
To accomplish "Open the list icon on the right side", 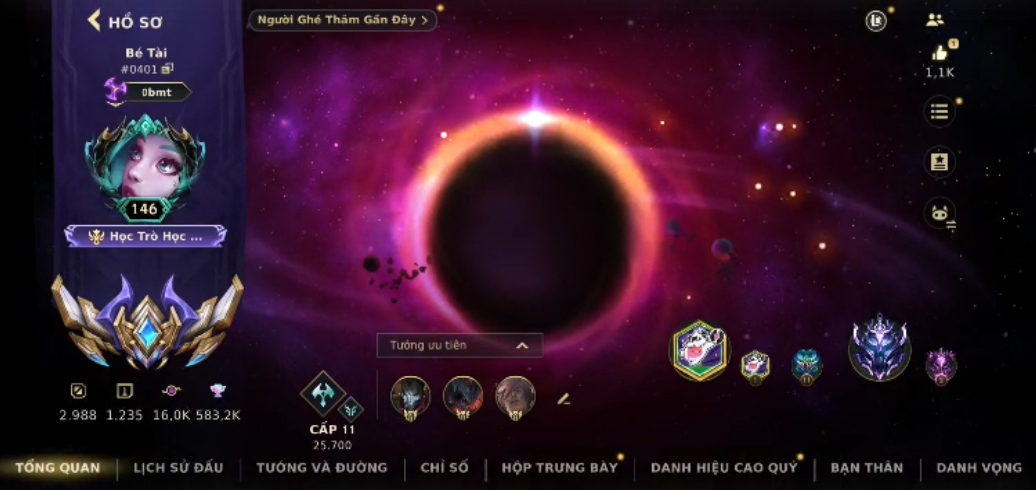I will (939, 111).
